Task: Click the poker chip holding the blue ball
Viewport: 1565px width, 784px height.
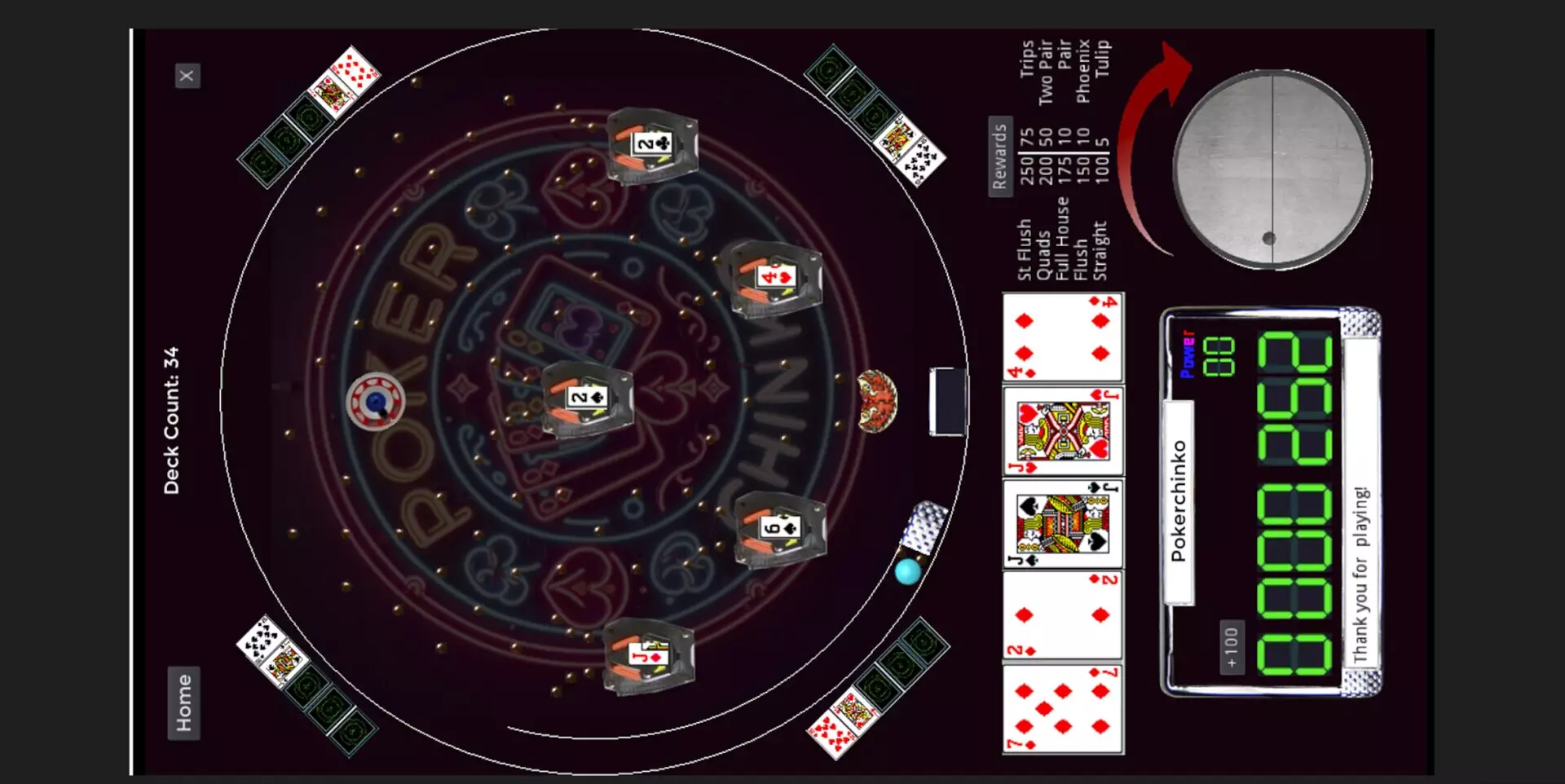Action: pos(376,400)
